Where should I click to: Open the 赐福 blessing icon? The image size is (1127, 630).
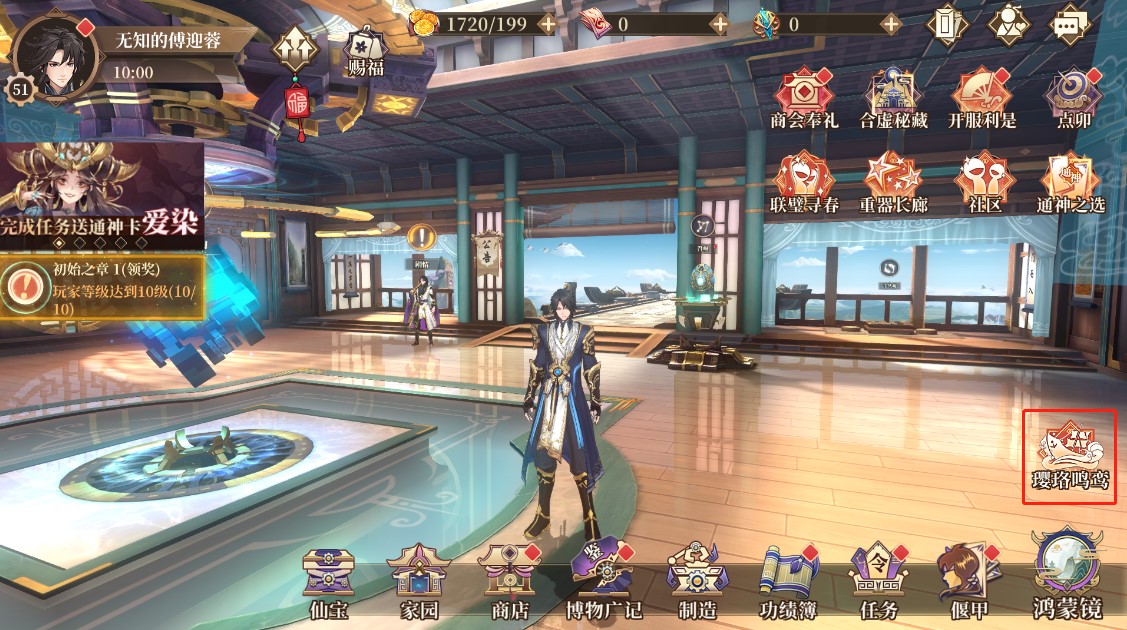pyautogui.click(x=365, y=50)
